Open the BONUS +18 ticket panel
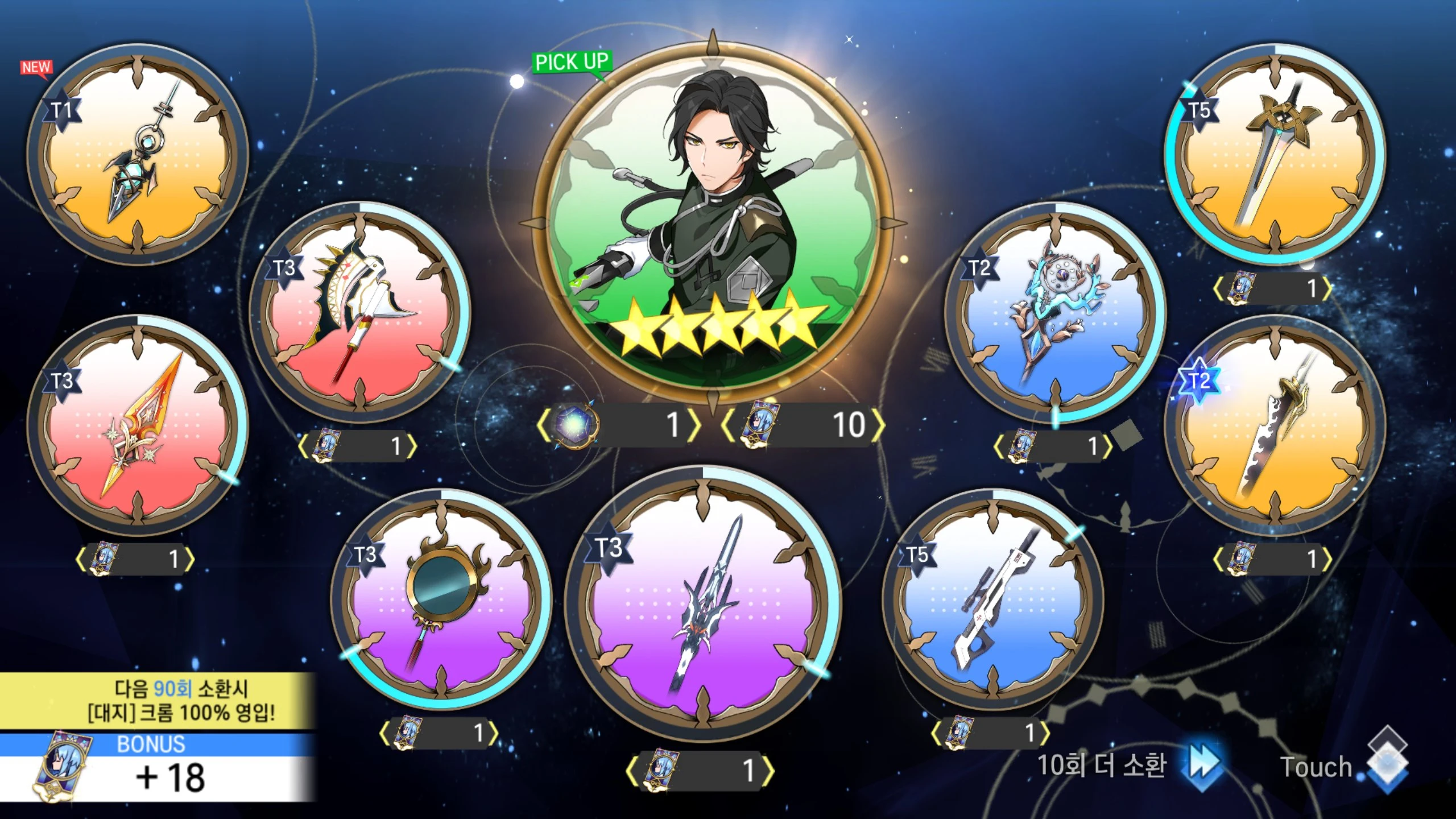 click(157, 768)
